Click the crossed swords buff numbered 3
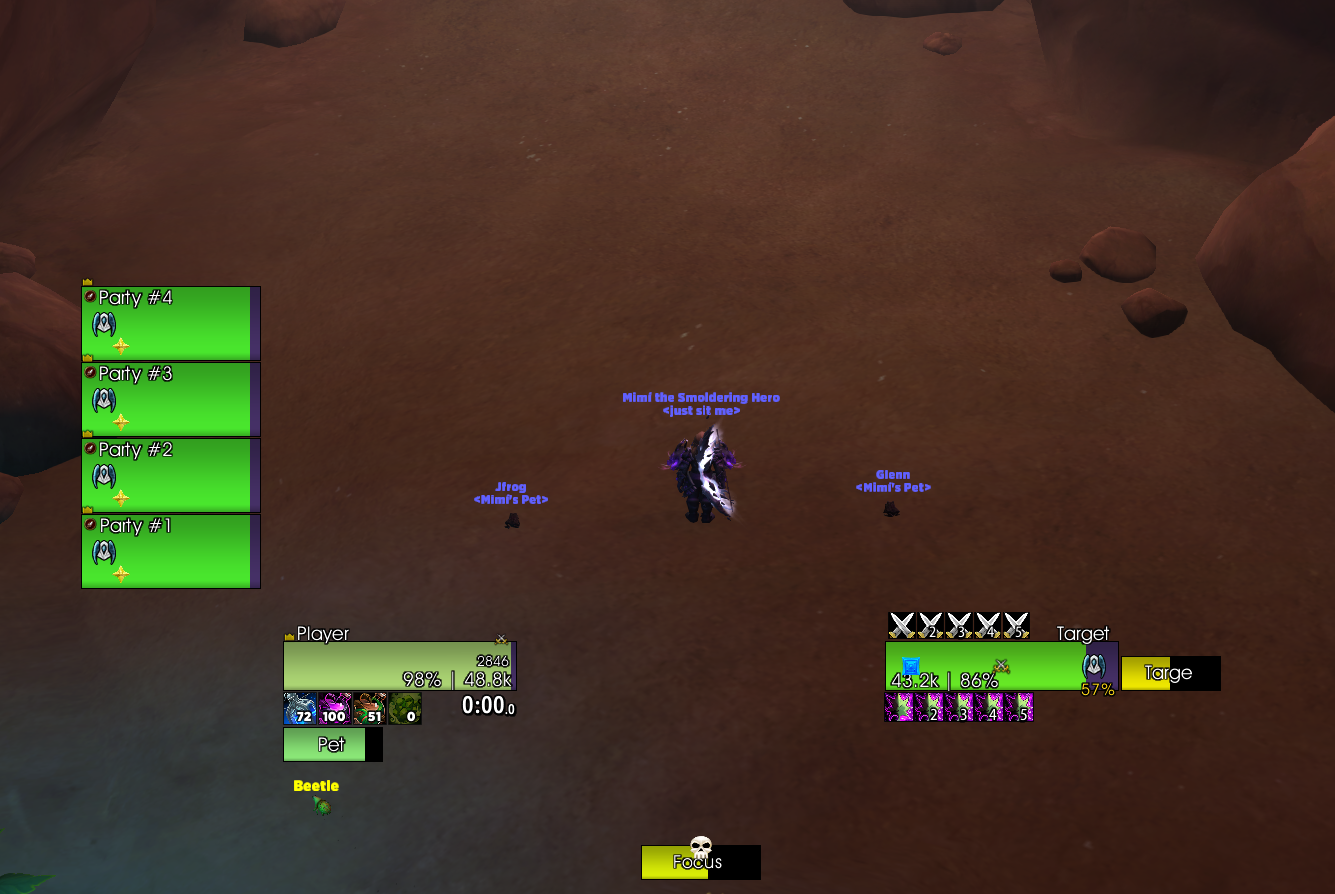1335x894 pixels. [x=959, y=626]
